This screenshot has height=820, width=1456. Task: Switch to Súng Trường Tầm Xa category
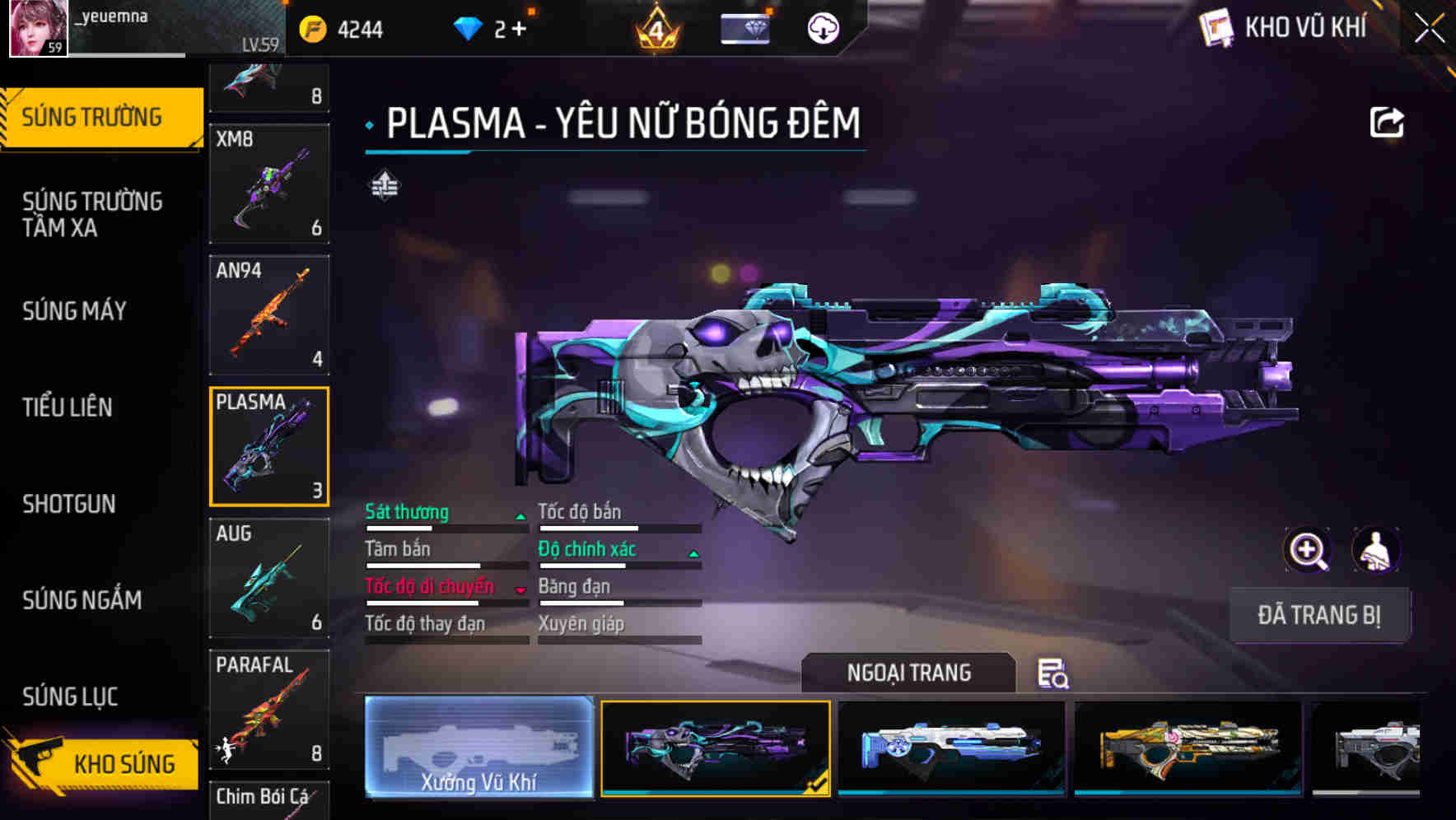click(x=92, y=214)
